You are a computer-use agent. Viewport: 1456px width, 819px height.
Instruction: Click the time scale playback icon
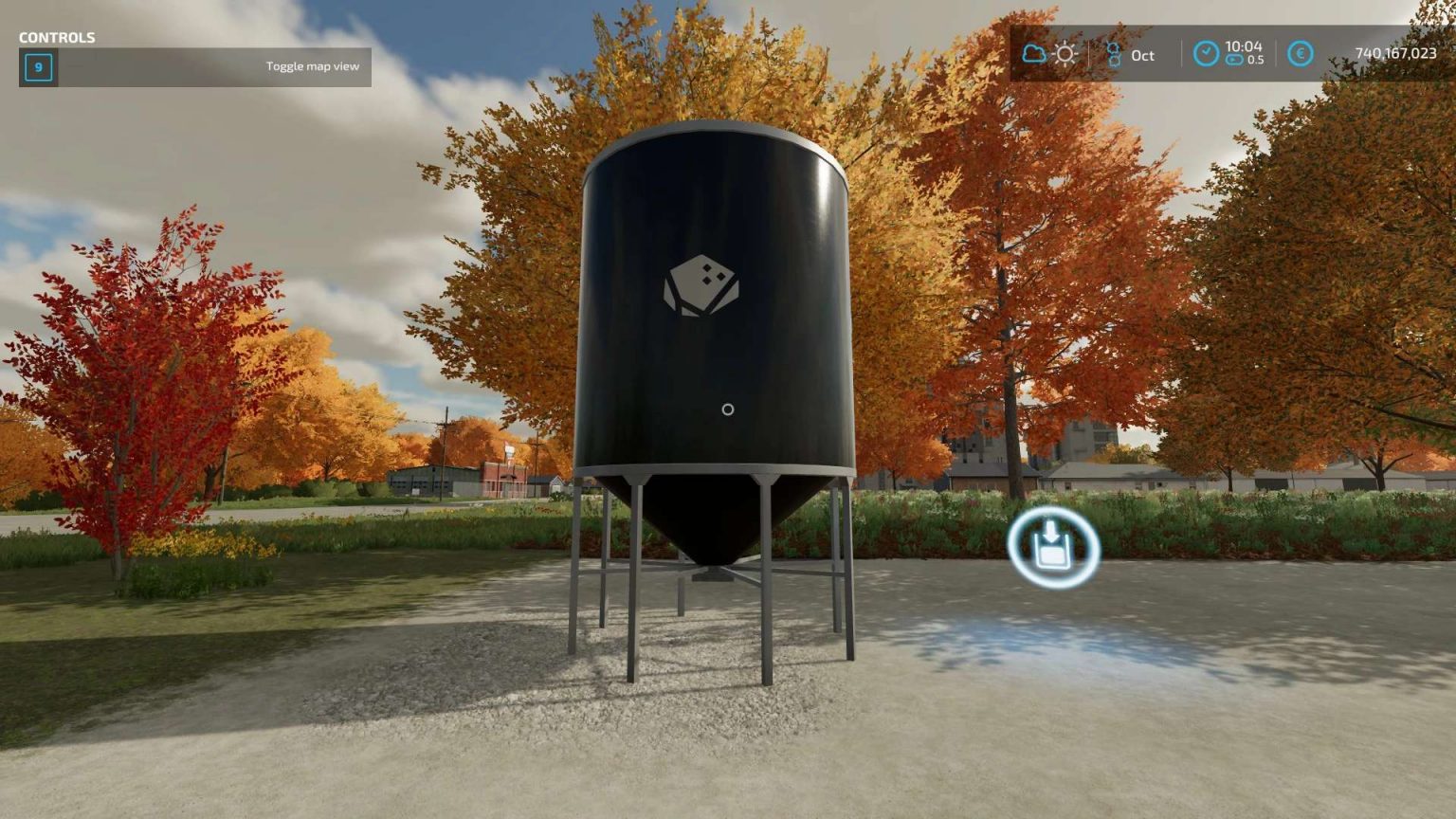tap(1233, 60)
